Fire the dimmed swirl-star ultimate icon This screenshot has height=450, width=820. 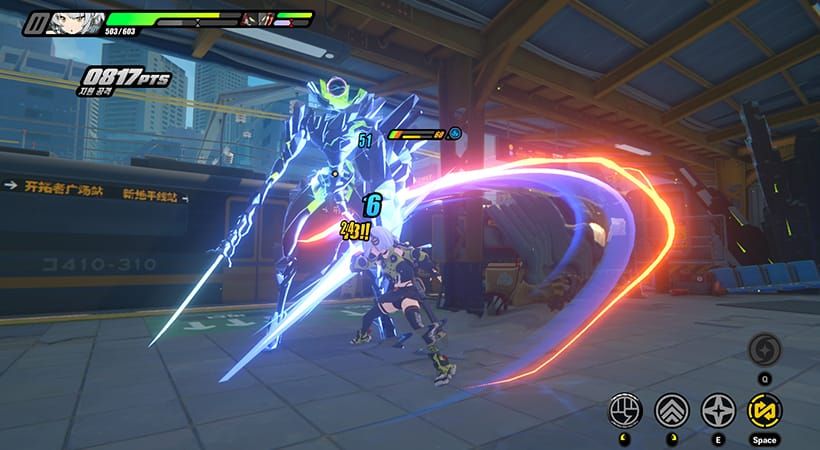pos(764,348)
